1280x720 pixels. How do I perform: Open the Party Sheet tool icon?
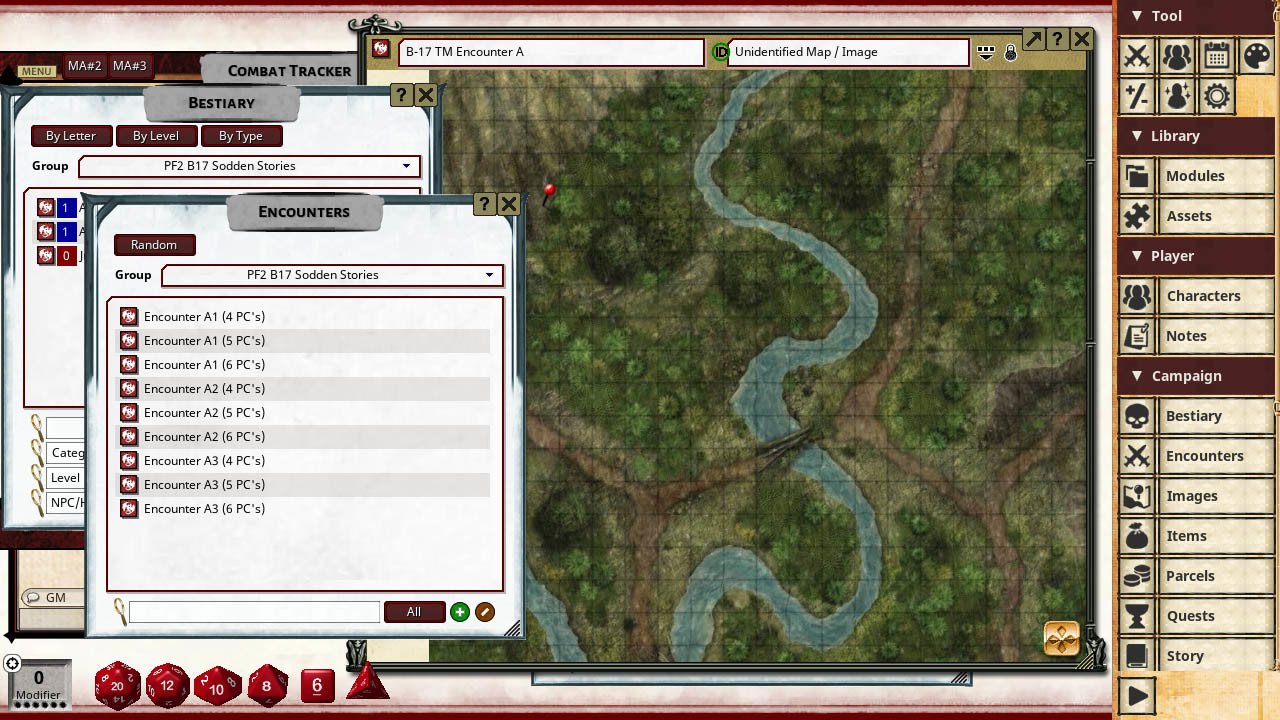(1177, 57)
